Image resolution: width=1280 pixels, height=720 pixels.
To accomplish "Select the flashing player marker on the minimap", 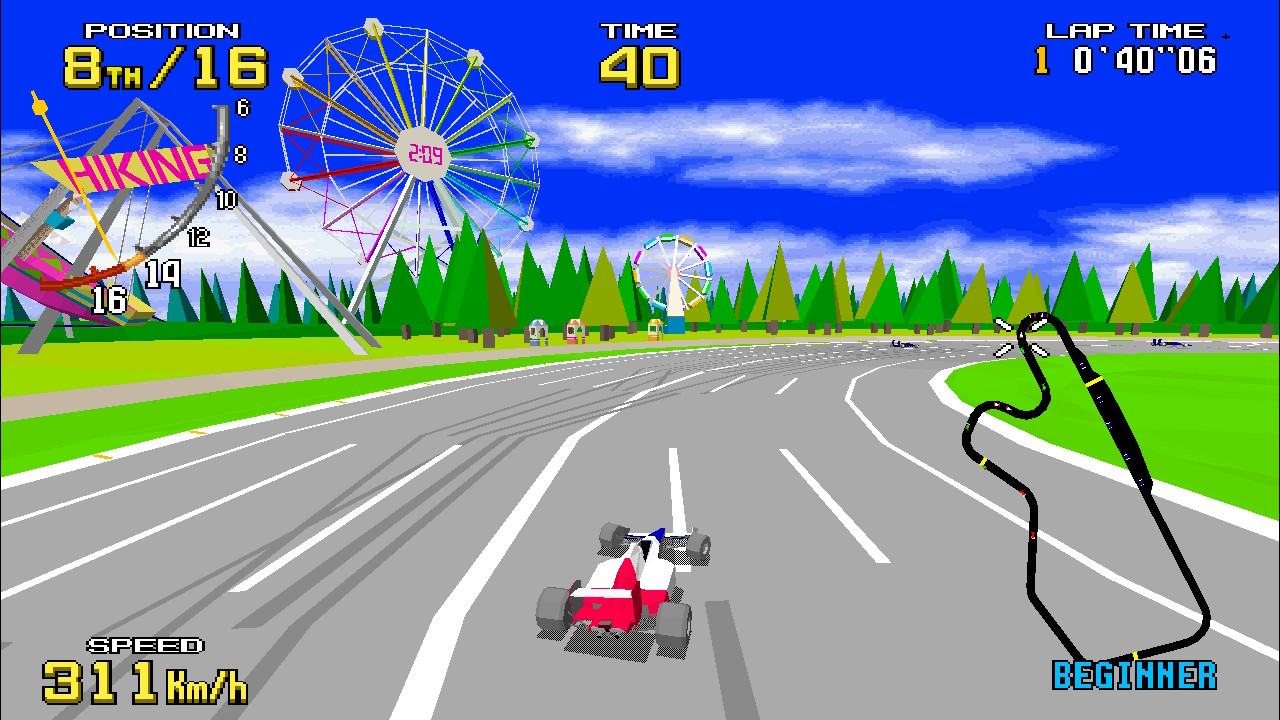I will (x=1021, y=337).
